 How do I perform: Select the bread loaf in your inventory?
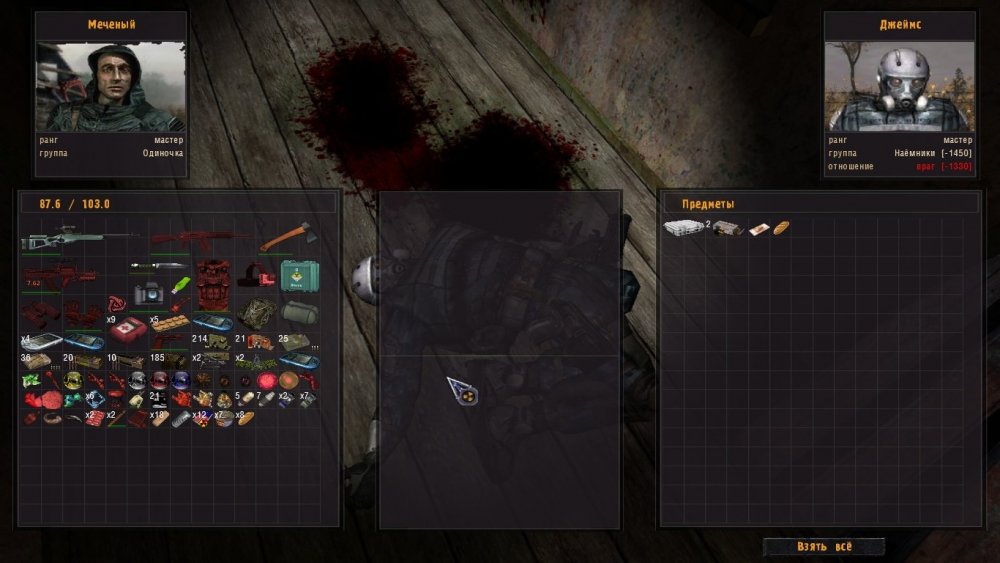coord(245,418)
